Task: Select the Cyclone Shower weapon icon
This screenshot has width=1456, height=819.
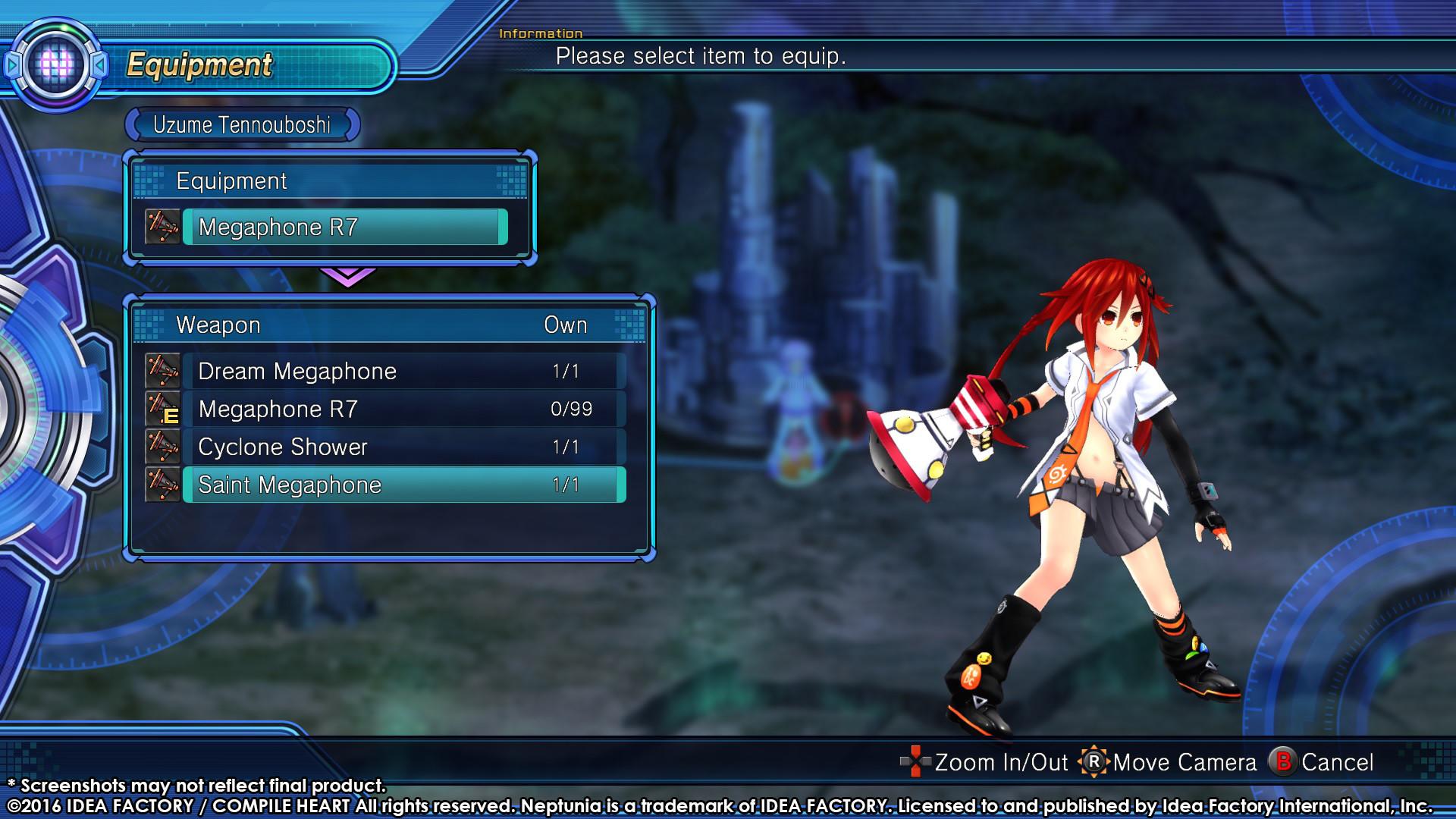Action: [x=162, y=447]
